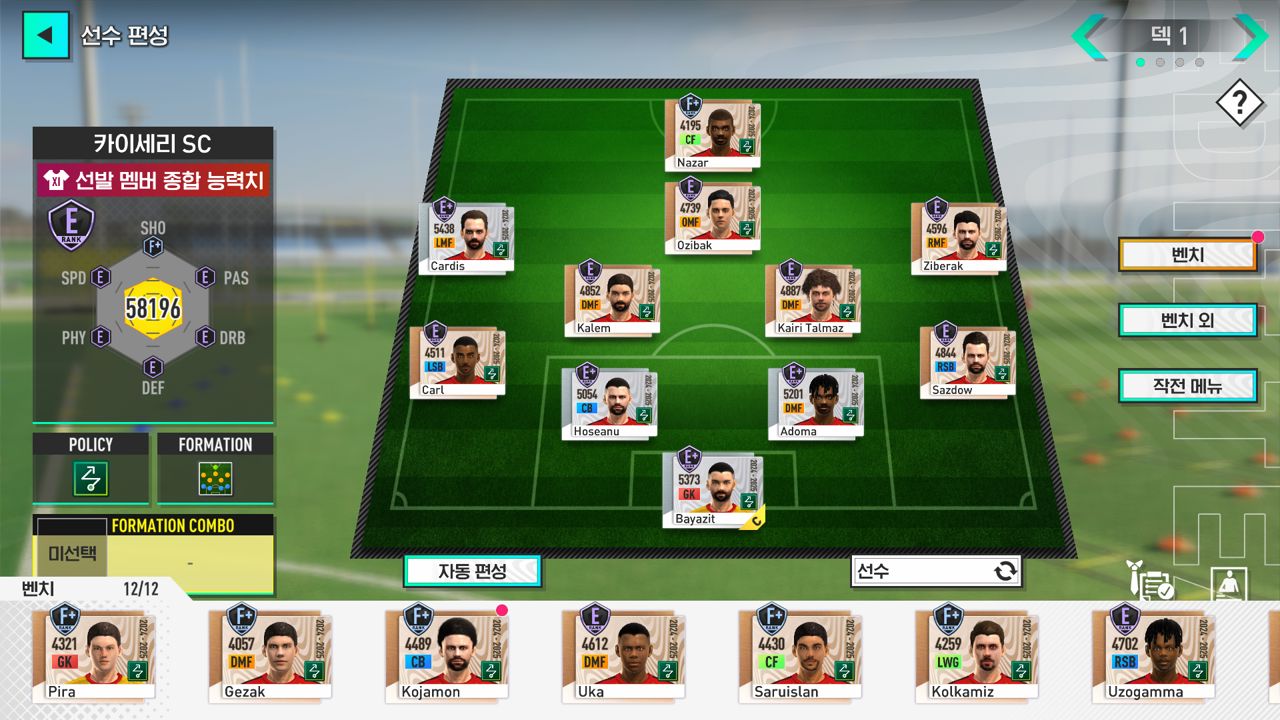Show the 벤치 외 reserves list
The height and width of the screenshot is (720, 1280).
[x=1187, y=320]
